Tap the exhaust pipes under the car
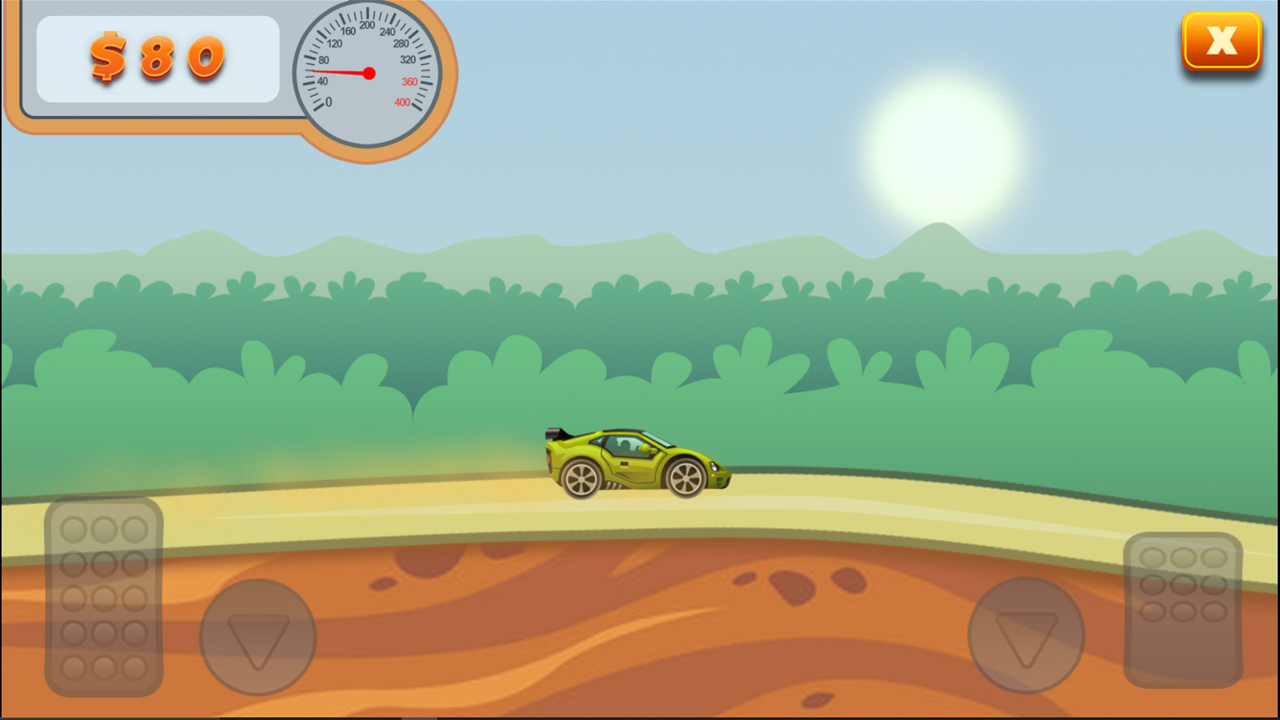The image size is (1280, 720). [615, 485]
